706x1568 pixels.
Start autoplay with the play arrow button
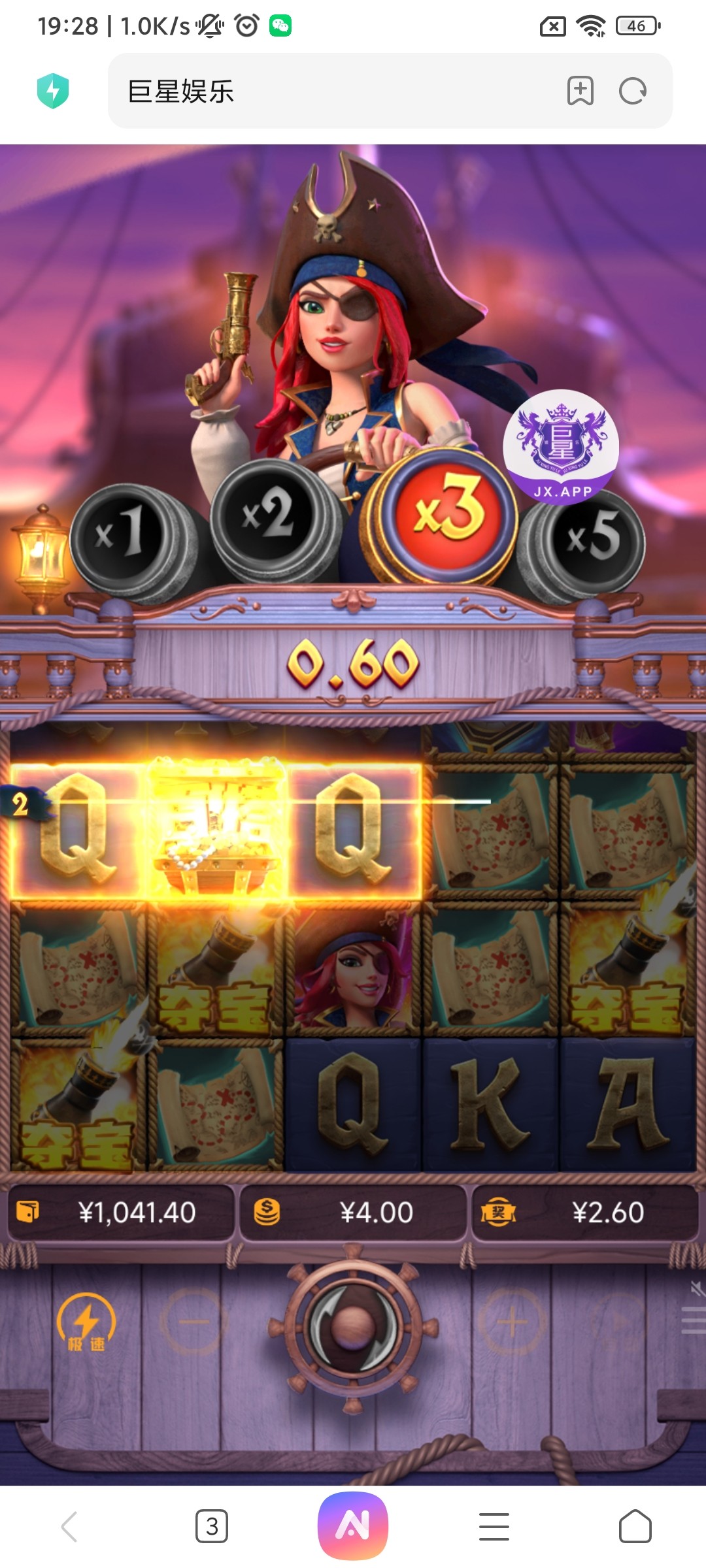pyautogui.click(x=620, y=1322)
